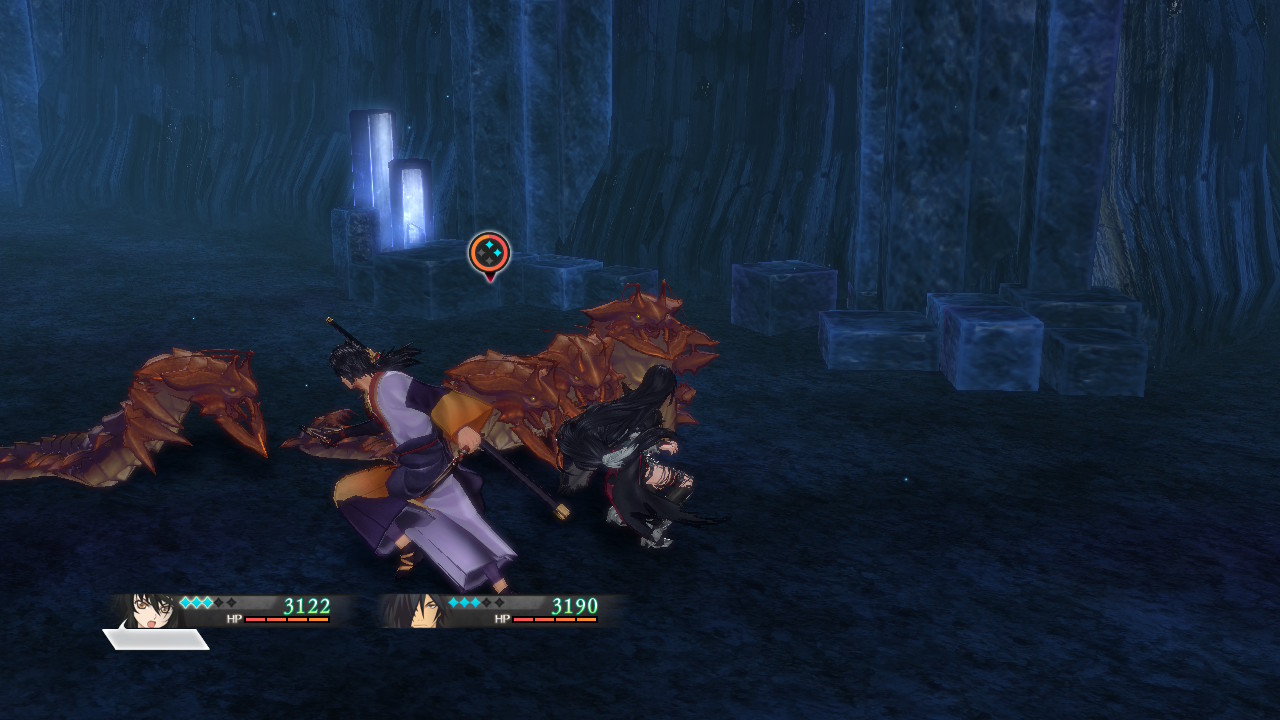Expand Velvet's status panel
Screen dimensions: 1280x720
[240, 610]
